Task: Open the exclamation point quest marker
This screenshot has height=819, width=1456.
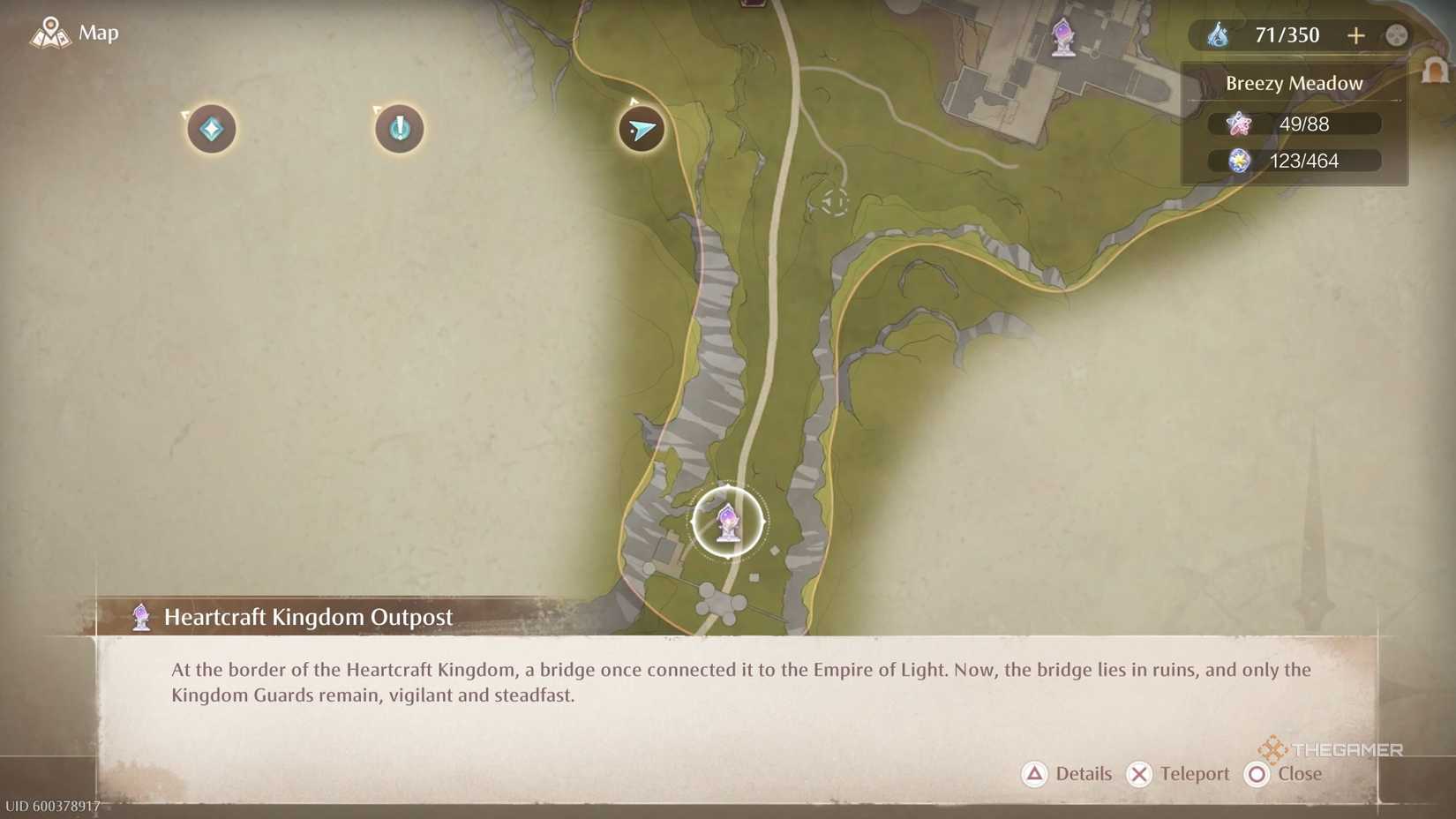Action: click(399, 129)
